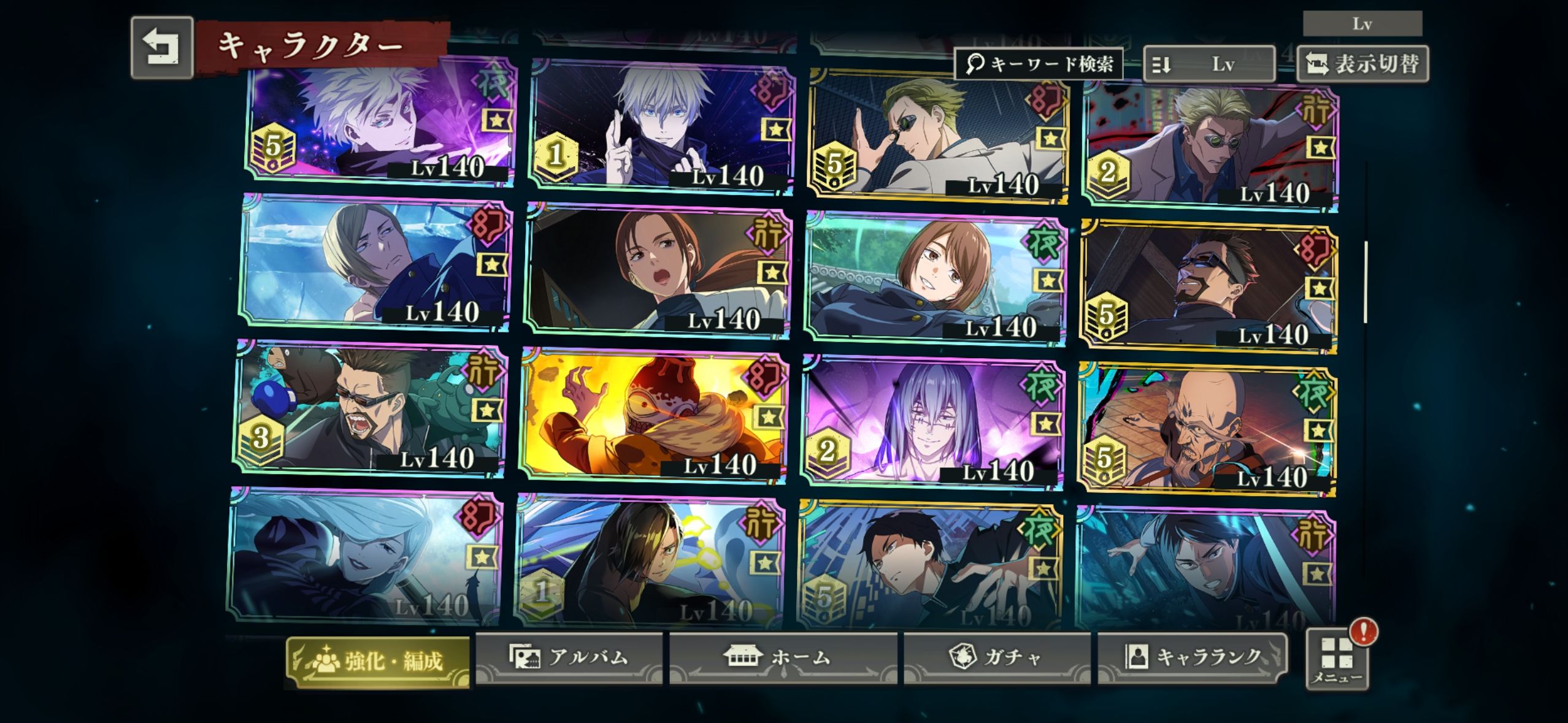
Task: Choose the purple stitched-face long-haired character card
Action: 932,421
